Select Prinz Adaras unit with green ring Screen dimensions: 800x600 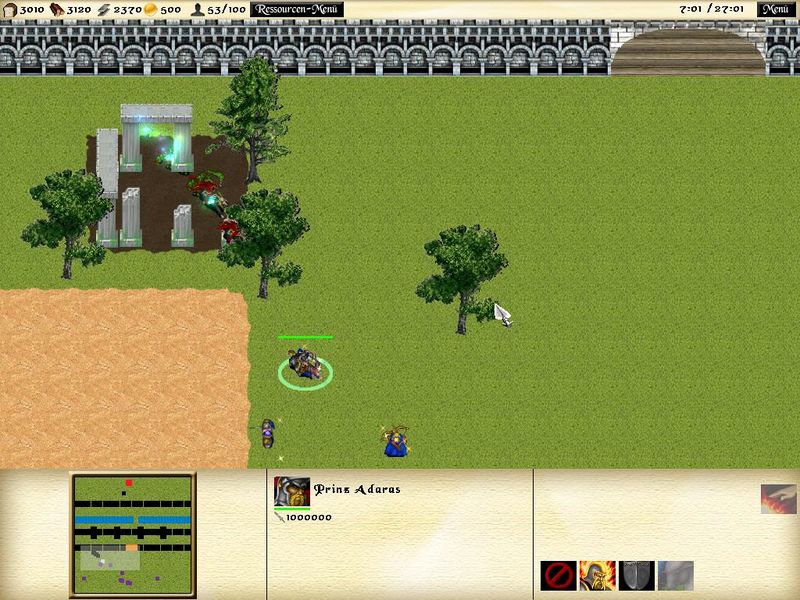click(305, 367)
